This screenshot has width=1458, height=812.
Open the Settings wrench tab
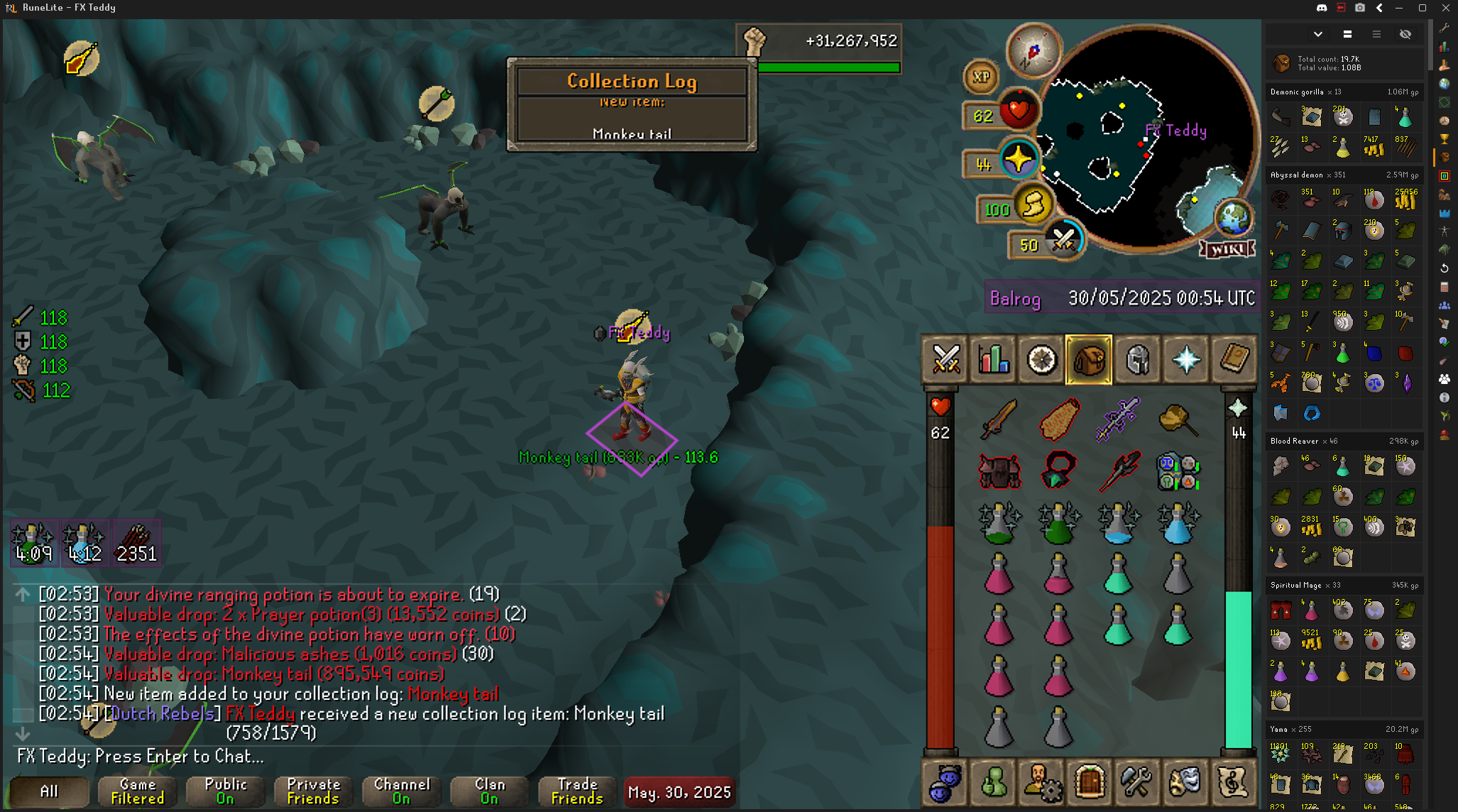click(1136, 782)
